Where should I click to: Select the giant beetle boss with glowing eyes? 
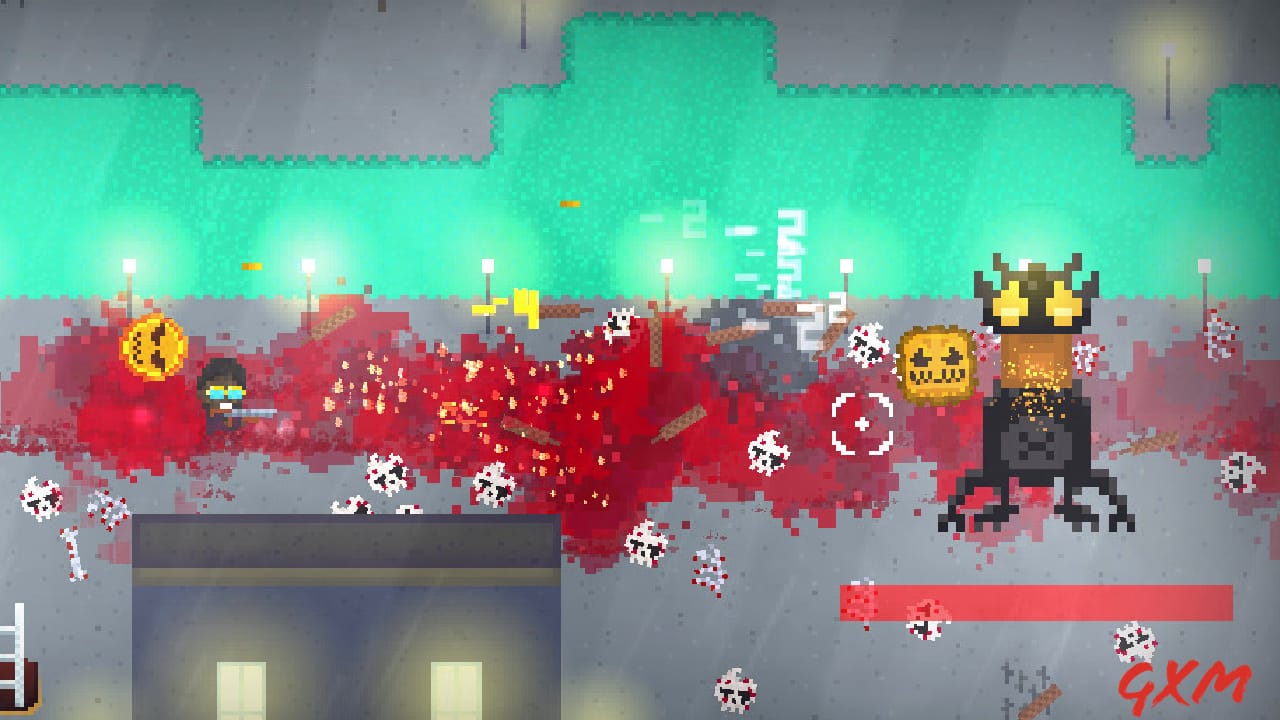pyautogui.click(x=1030, y=400)
